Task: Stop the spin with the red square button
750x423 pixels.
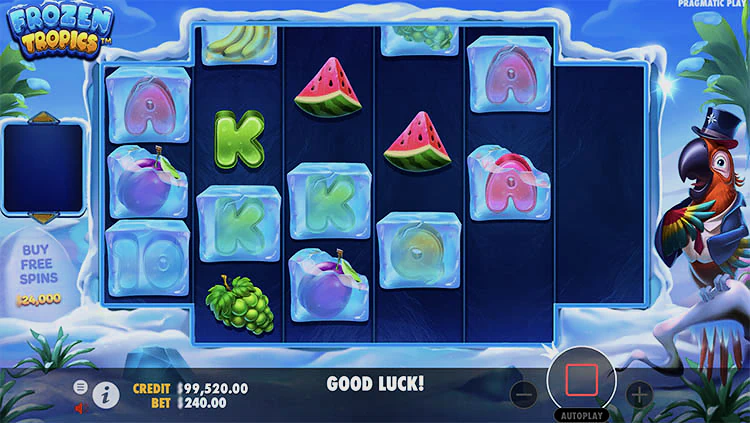Action: pos(582,380)
